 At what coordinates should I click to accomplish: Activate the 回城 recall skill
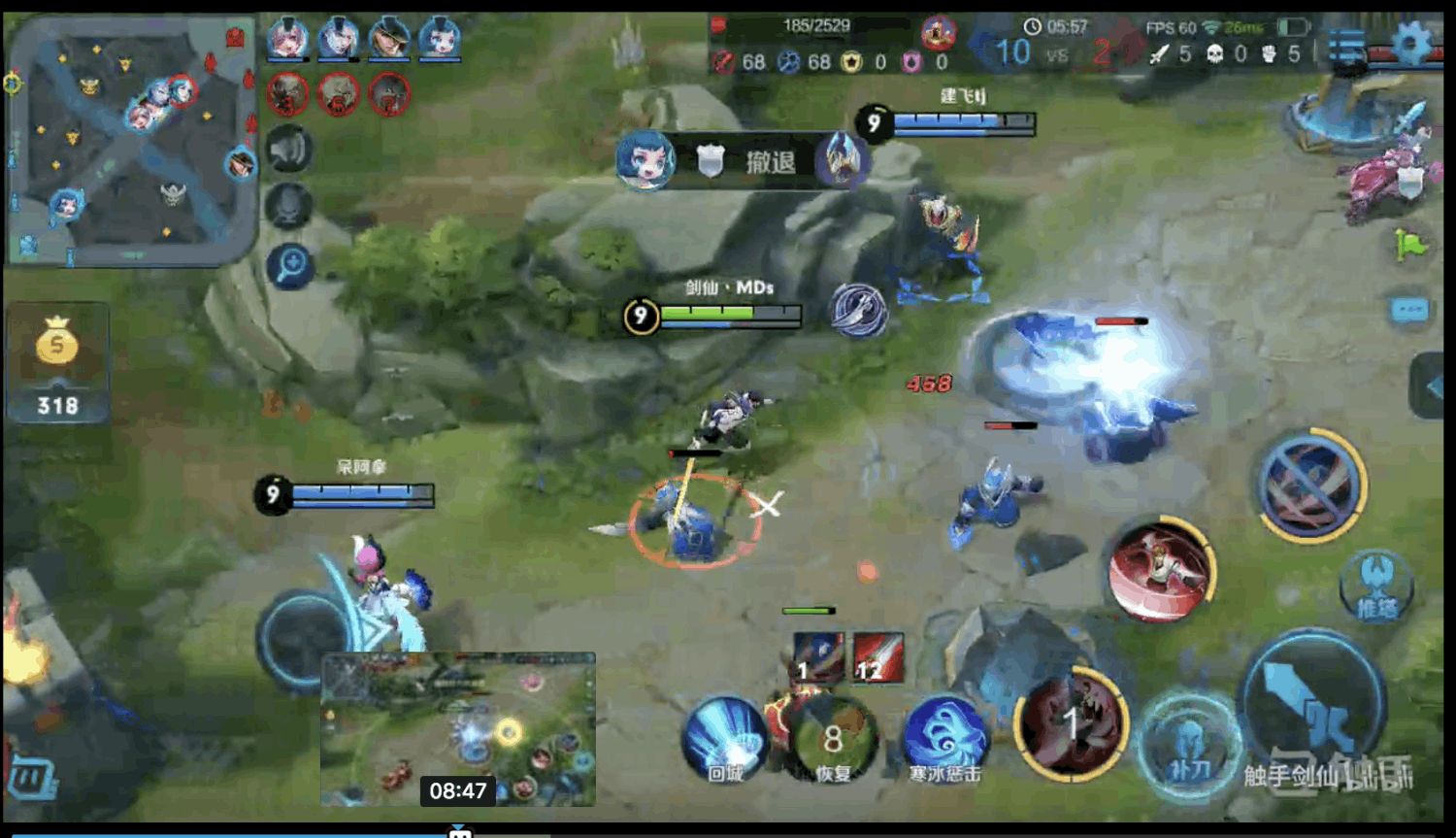(x=725, y=740)
